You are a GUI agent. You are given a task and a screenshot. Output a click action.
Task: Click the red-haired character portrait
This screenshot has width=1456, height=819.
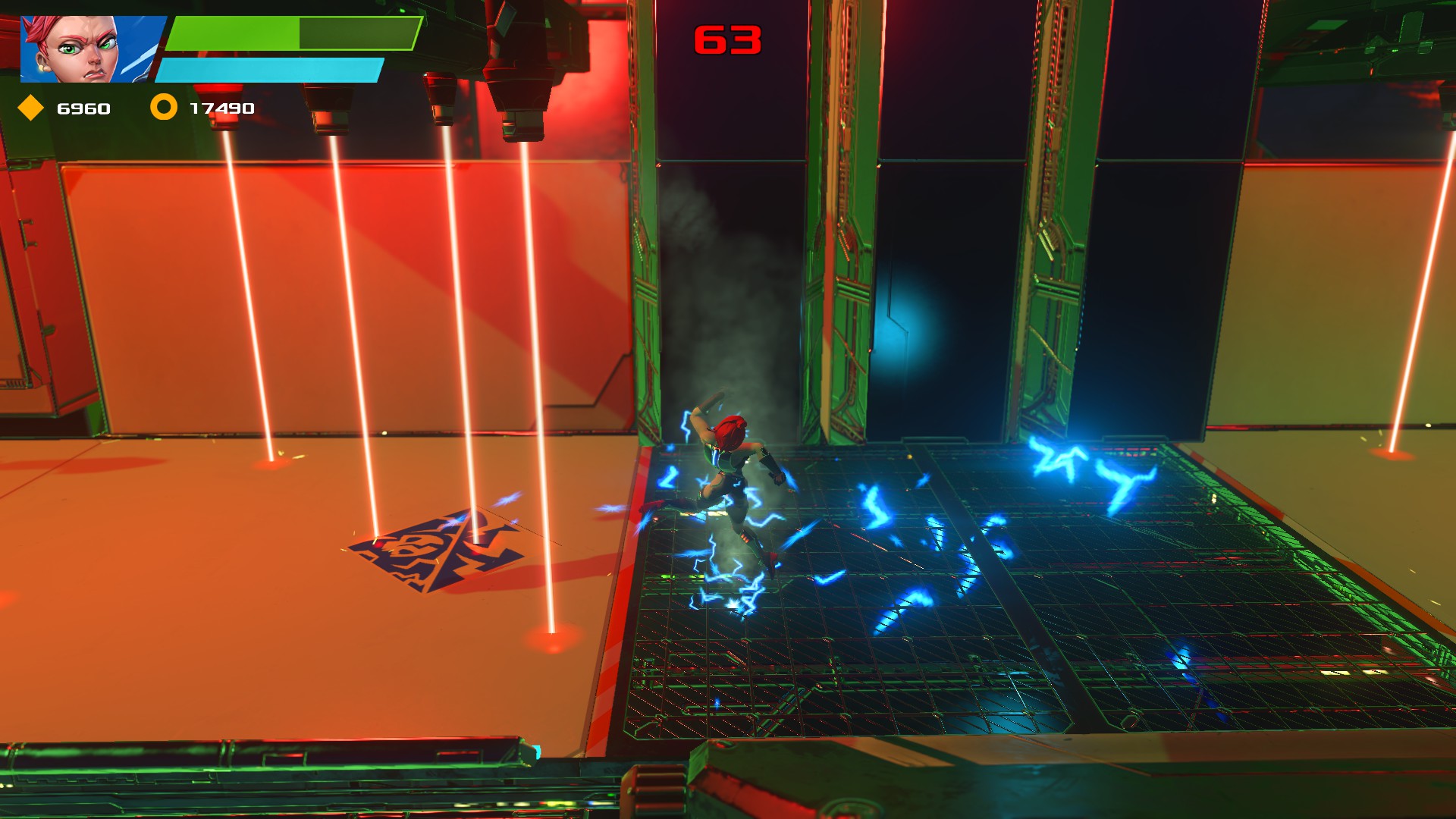point(89,49)
